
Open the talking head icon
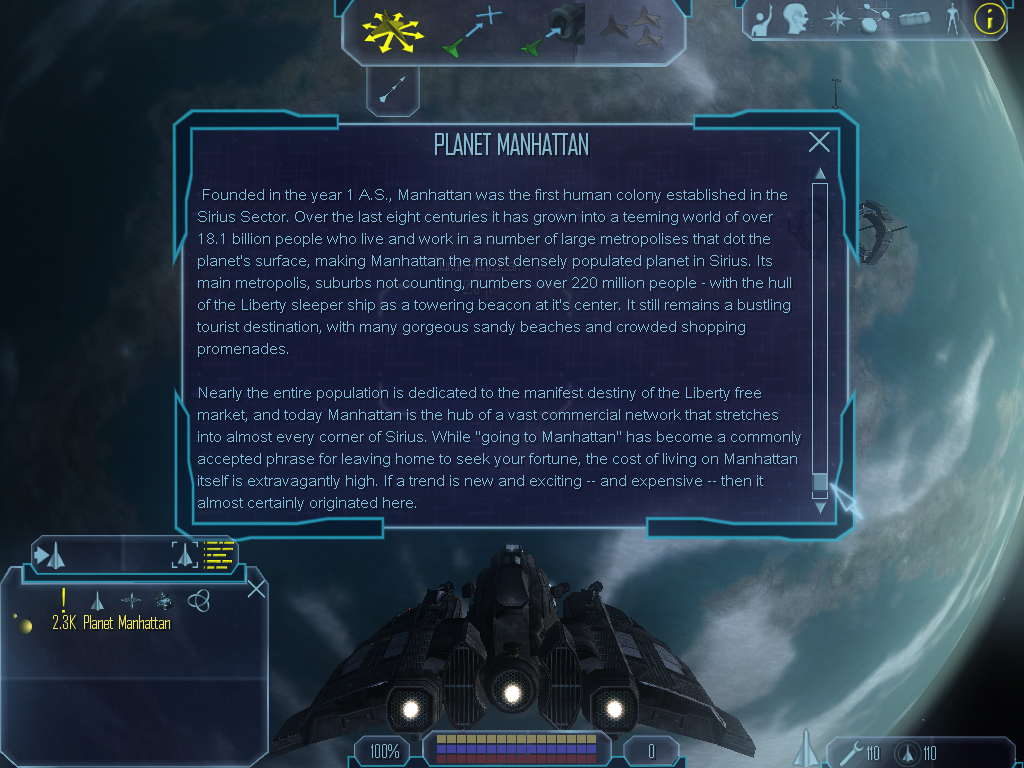pos(796,18)
